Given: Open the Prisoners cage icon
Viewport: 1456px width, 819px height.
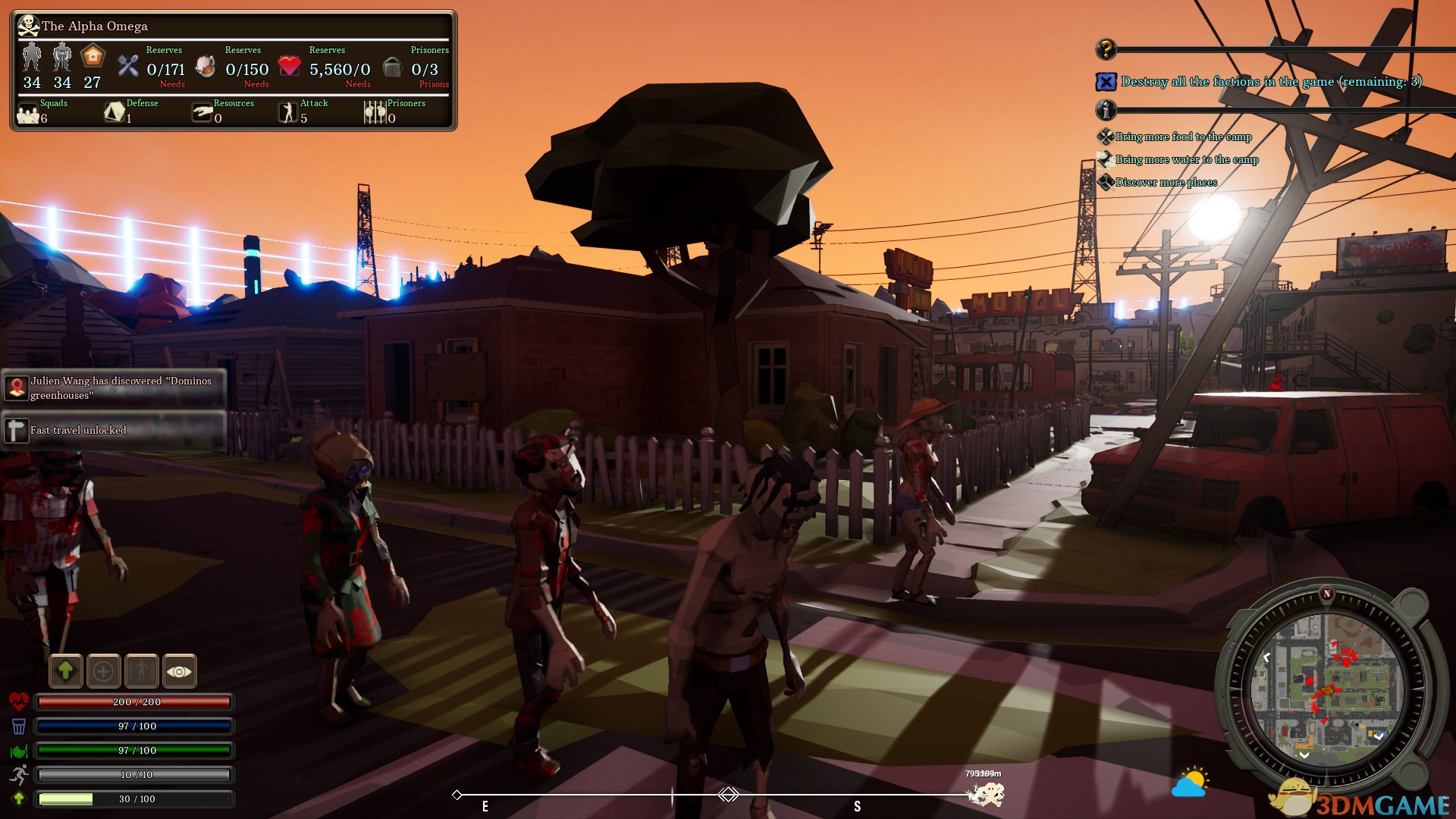Looking at the screenshot, I should coord(375,113).
